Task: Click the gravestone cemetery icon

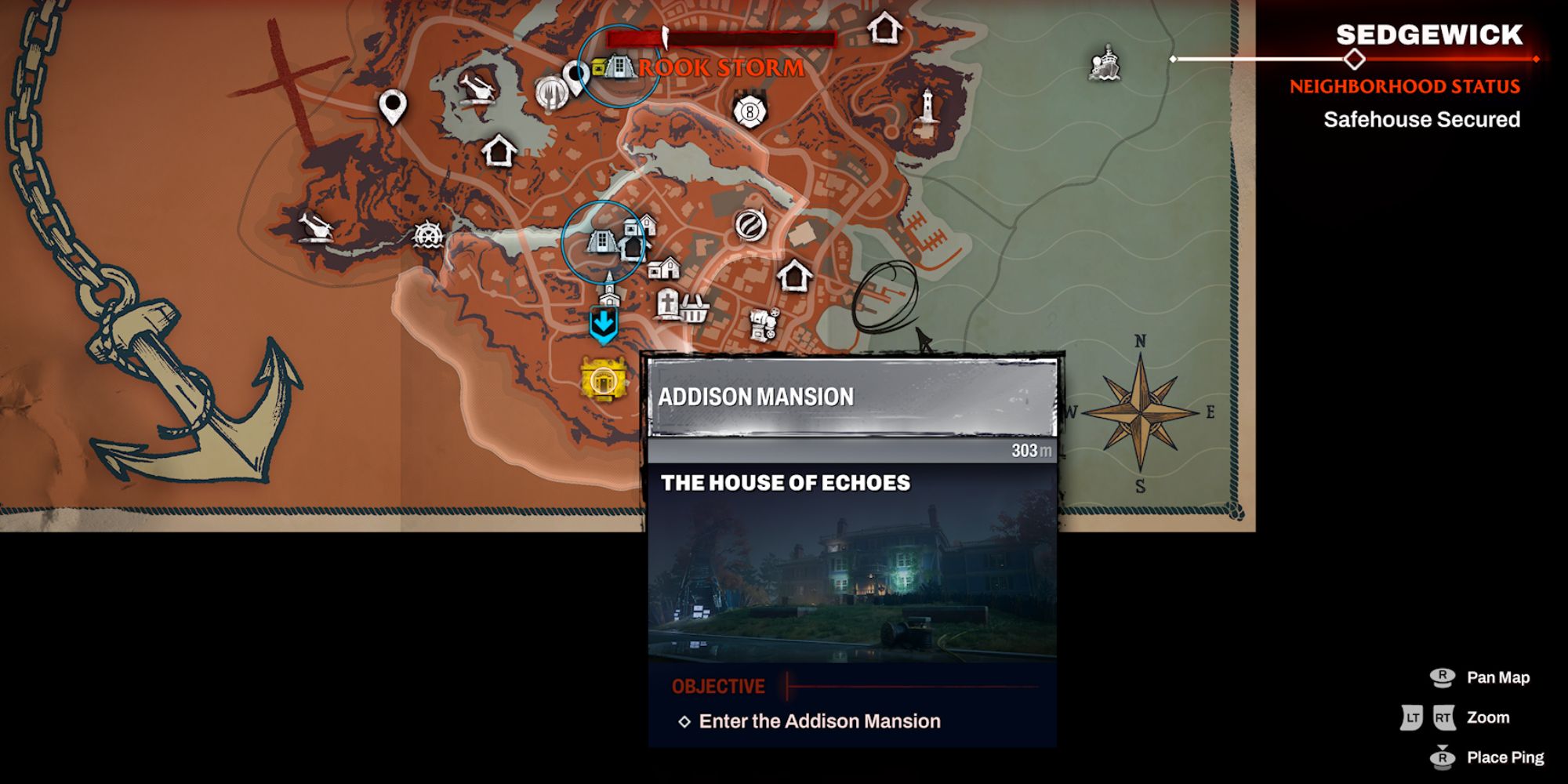Action: tap(669, 300)
